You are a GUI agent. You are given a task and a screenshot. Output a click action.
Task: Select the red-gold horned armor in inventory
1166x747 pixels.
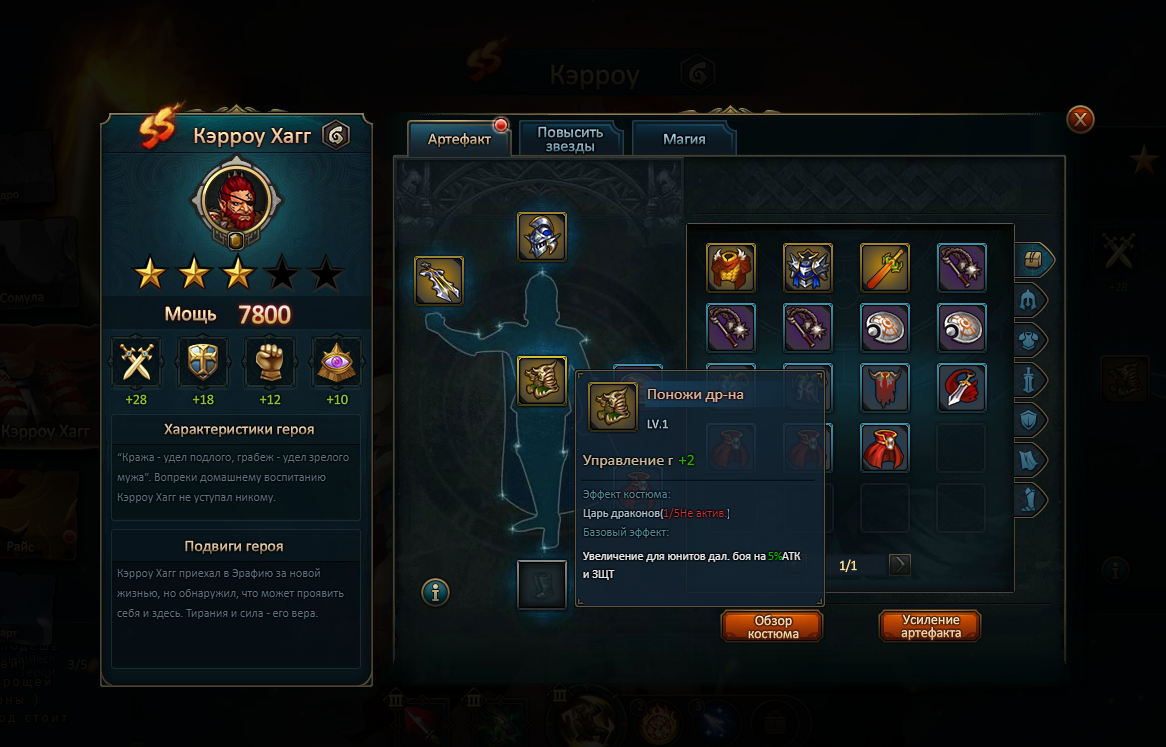(731, 268)
